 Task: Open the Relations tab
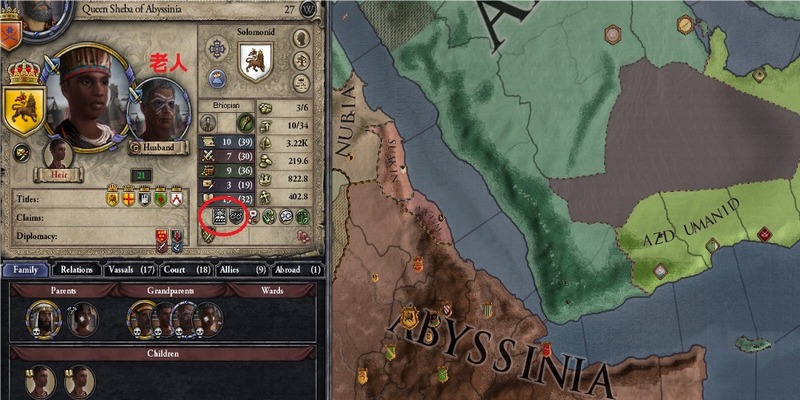point(76,269)
